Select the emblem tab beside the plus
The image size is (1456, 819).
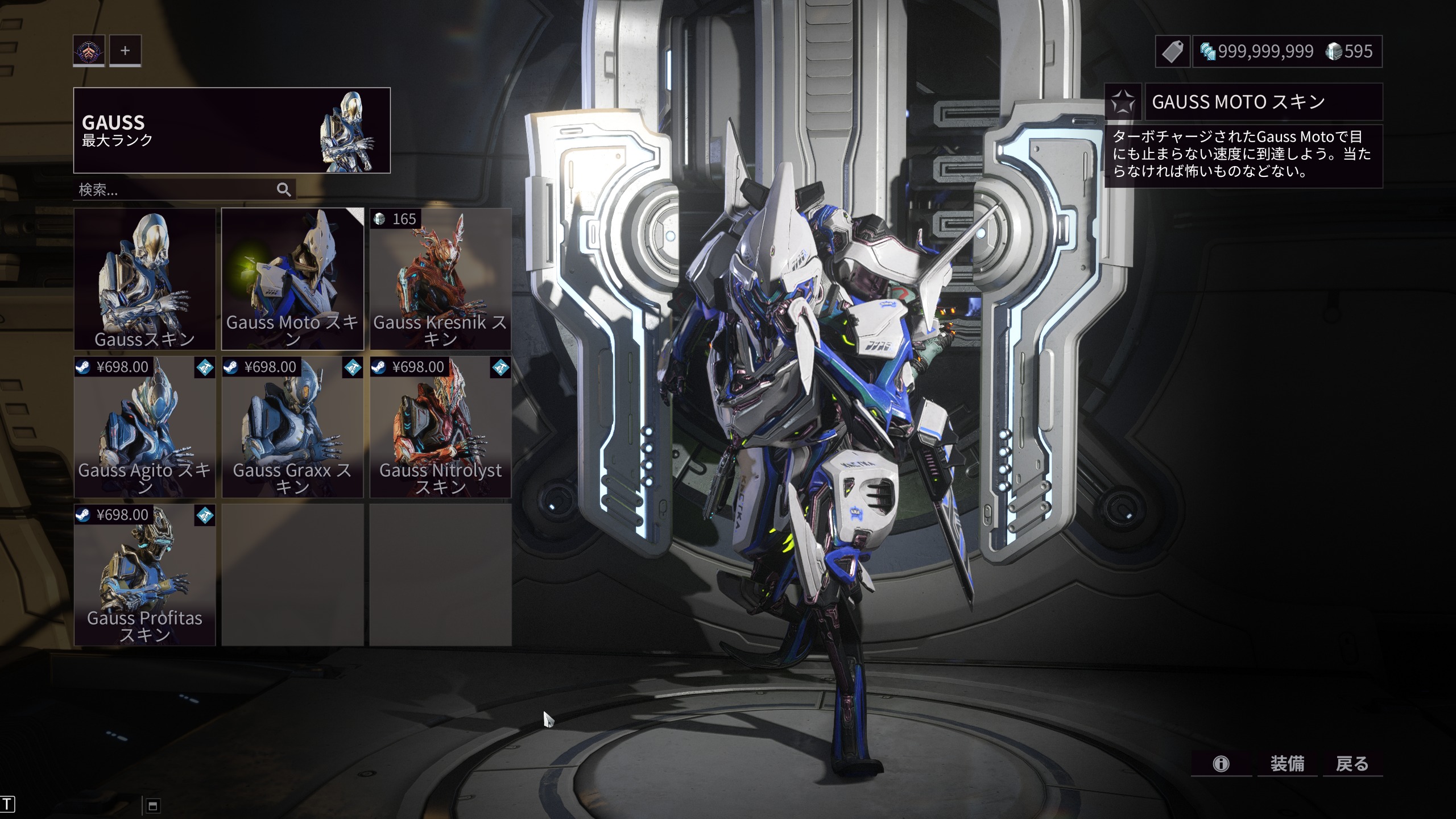click(x=89, y=51)
